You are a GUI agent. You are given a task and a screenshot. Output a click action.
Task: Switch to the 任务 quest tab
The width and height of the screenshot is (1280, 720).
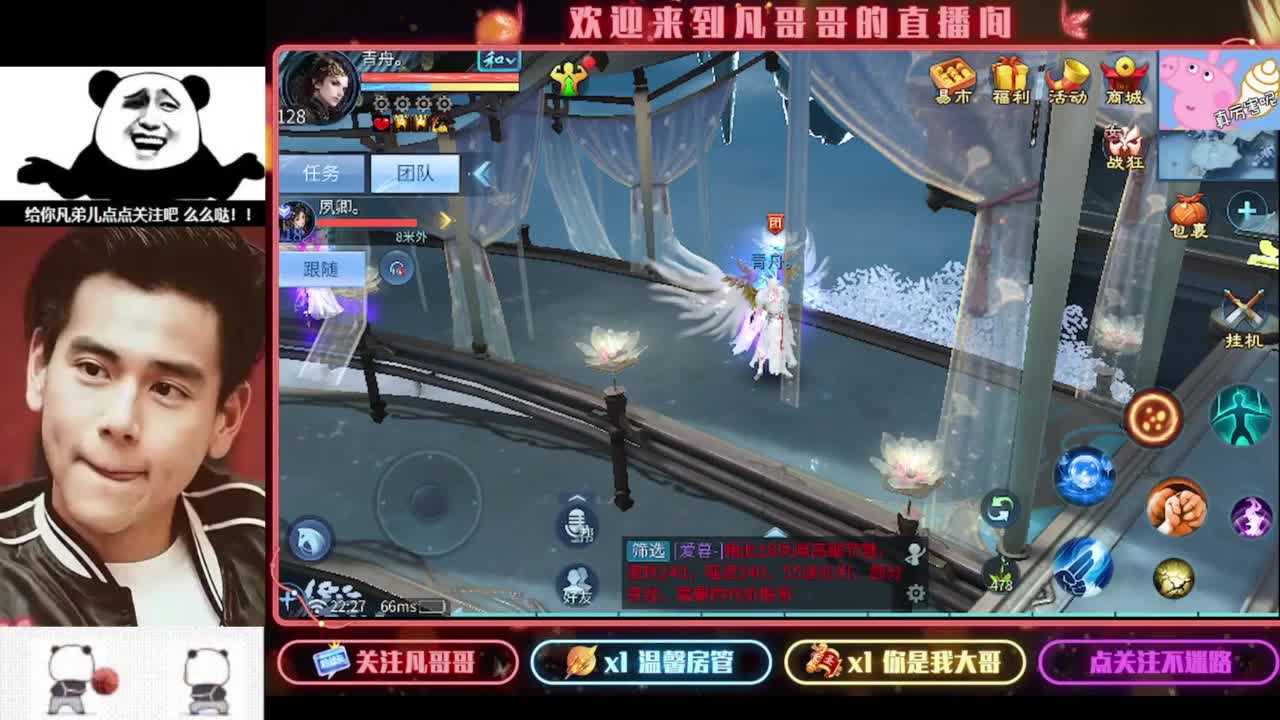pyautogui.click(x=322, y=171)
